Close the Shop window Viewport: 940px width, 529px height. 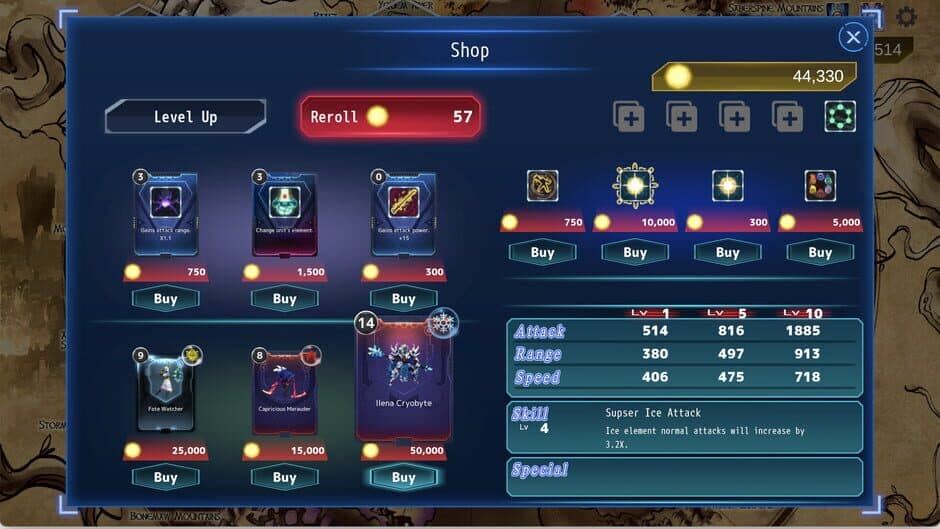click(852, 38)
